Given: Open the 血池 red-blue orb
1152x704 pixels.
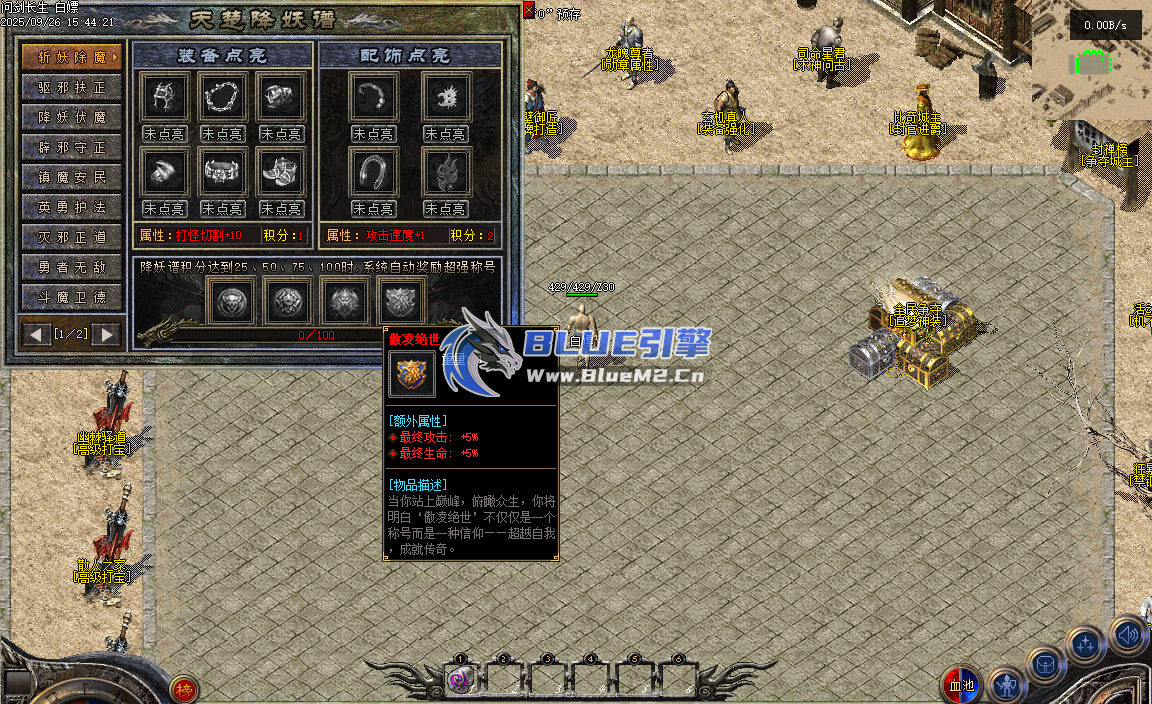Looking at the screenshot, I should pyautogui.click(x=960, y=685).
